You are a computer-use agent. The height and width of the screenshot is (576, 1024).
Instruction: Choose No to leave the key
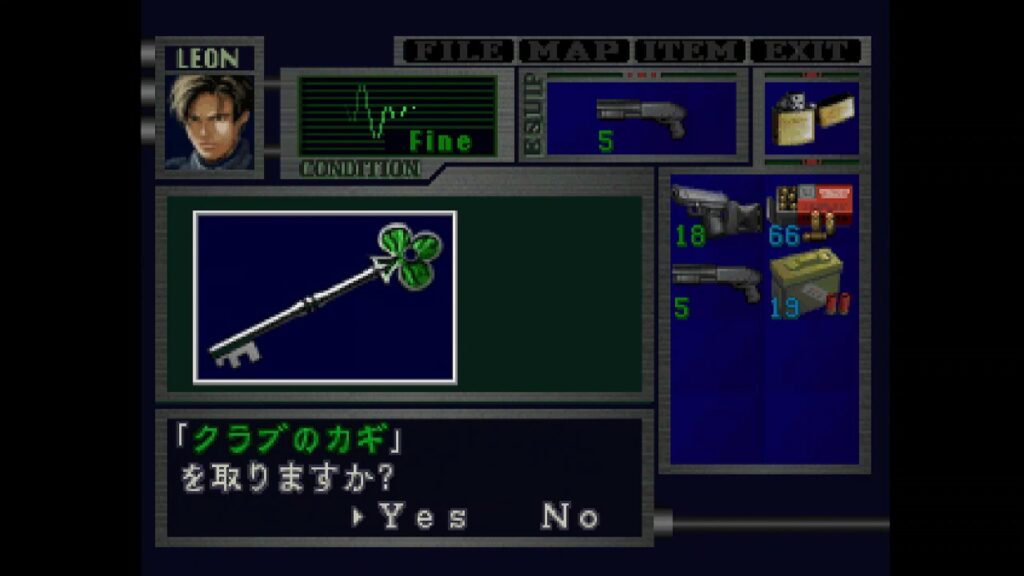570,517
